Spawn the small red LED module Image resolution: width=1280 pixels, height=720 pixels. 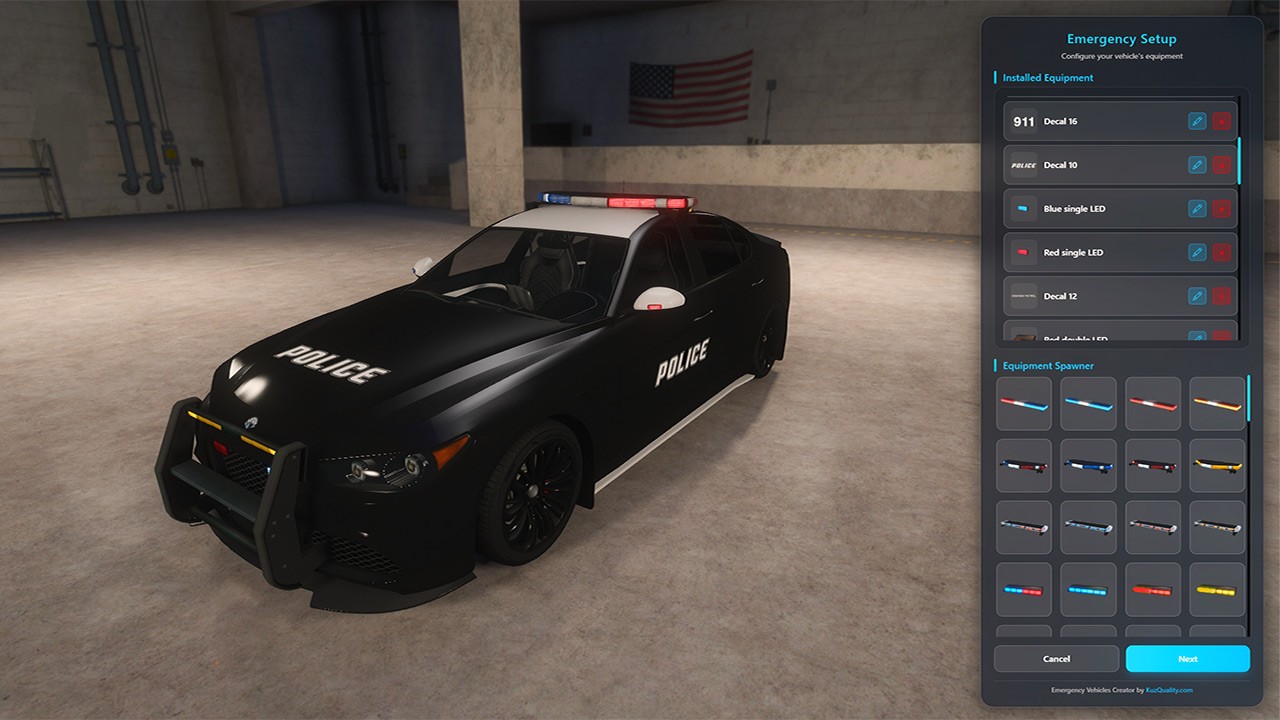coord(1153,590)
